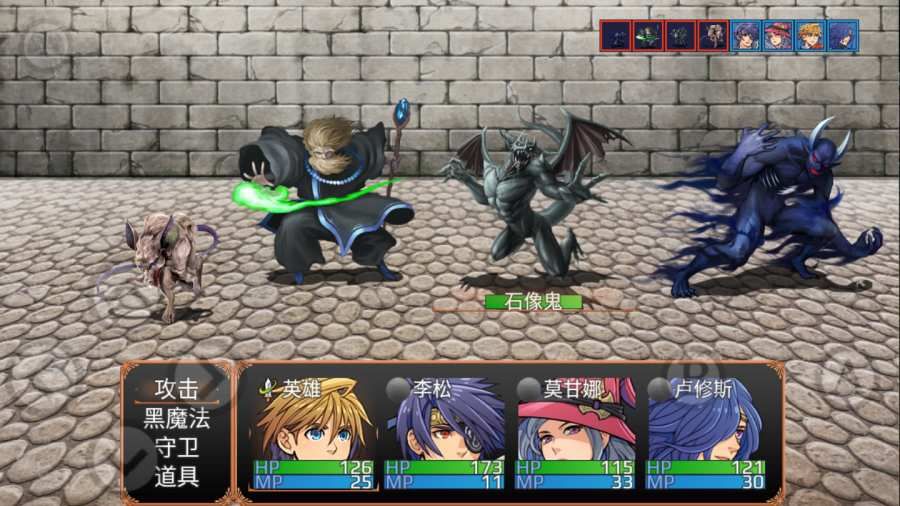900x506 pixels.
Task: Click the green-glow mage turn-order icon
Action: point(648,36)
